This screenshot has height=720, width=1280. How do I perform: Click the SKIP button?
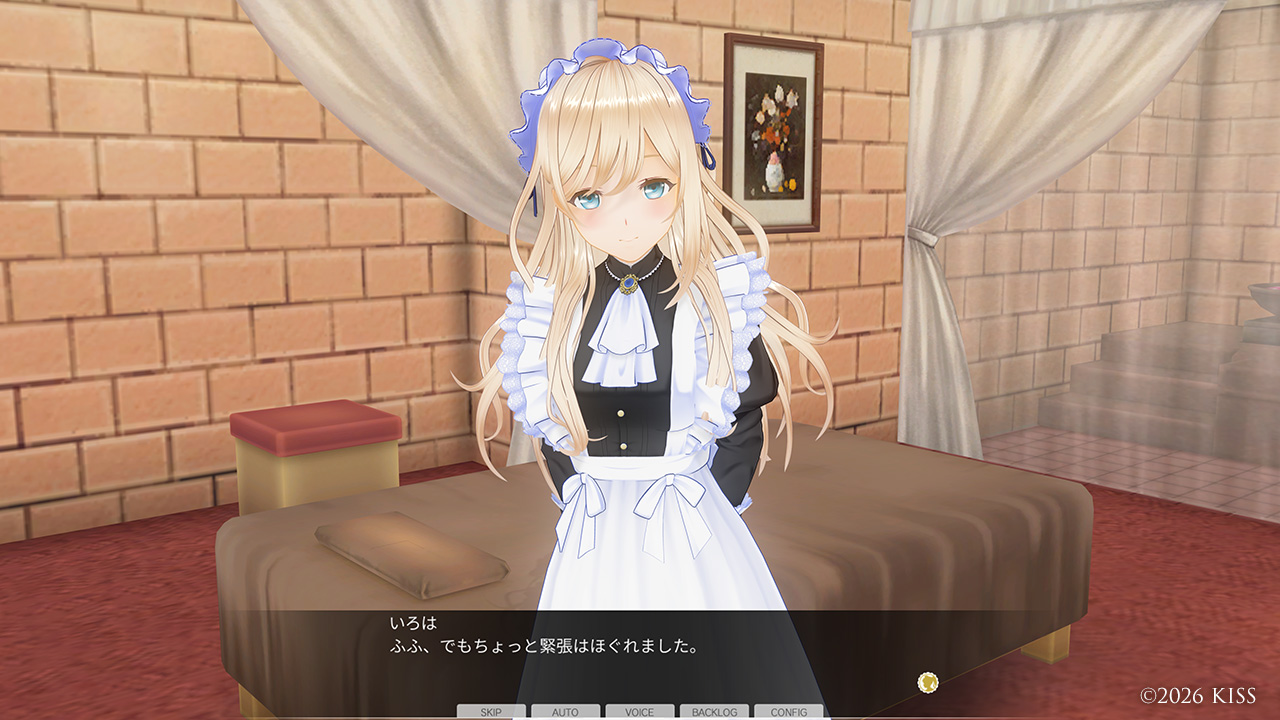(x=491, y=712)
